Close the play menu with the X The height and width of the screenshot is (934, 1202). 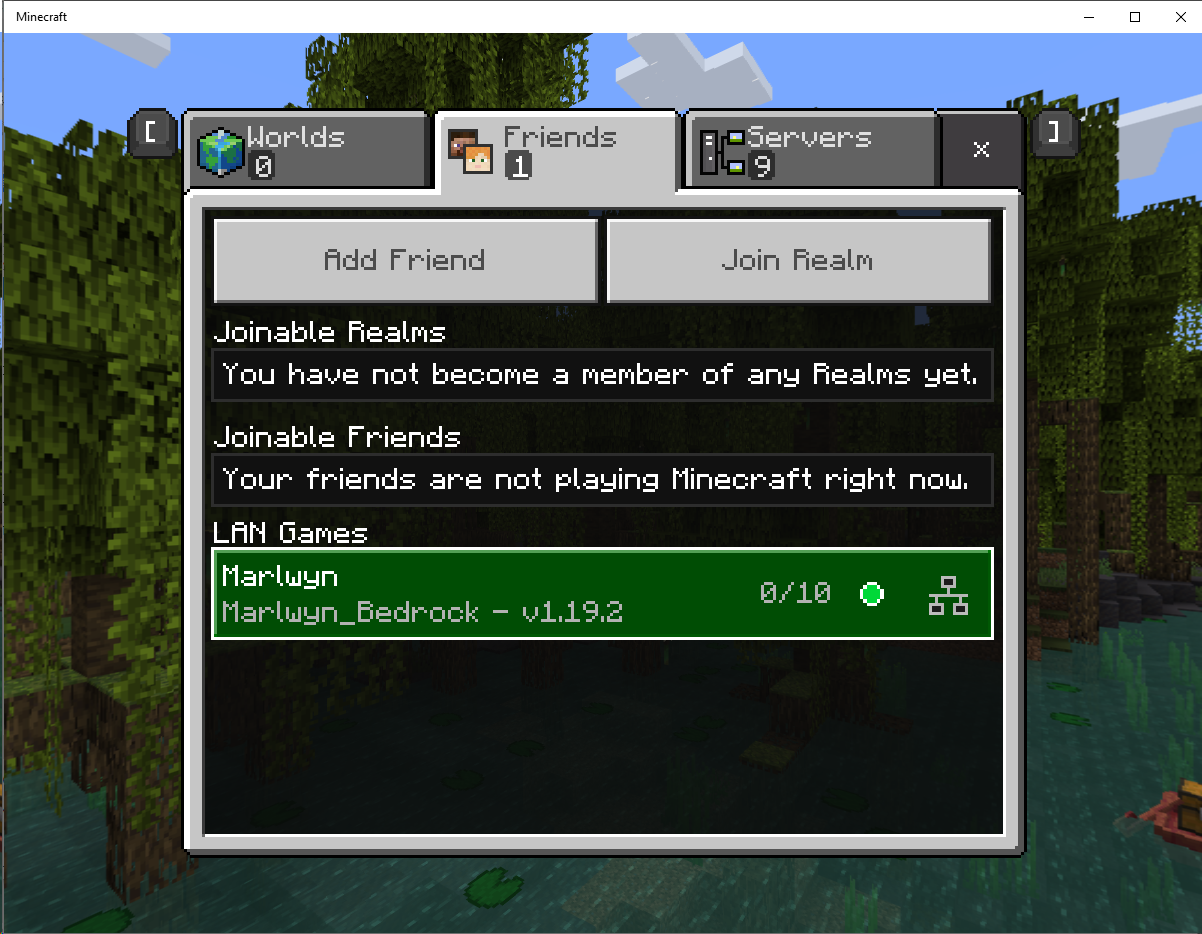click(981, 150)
